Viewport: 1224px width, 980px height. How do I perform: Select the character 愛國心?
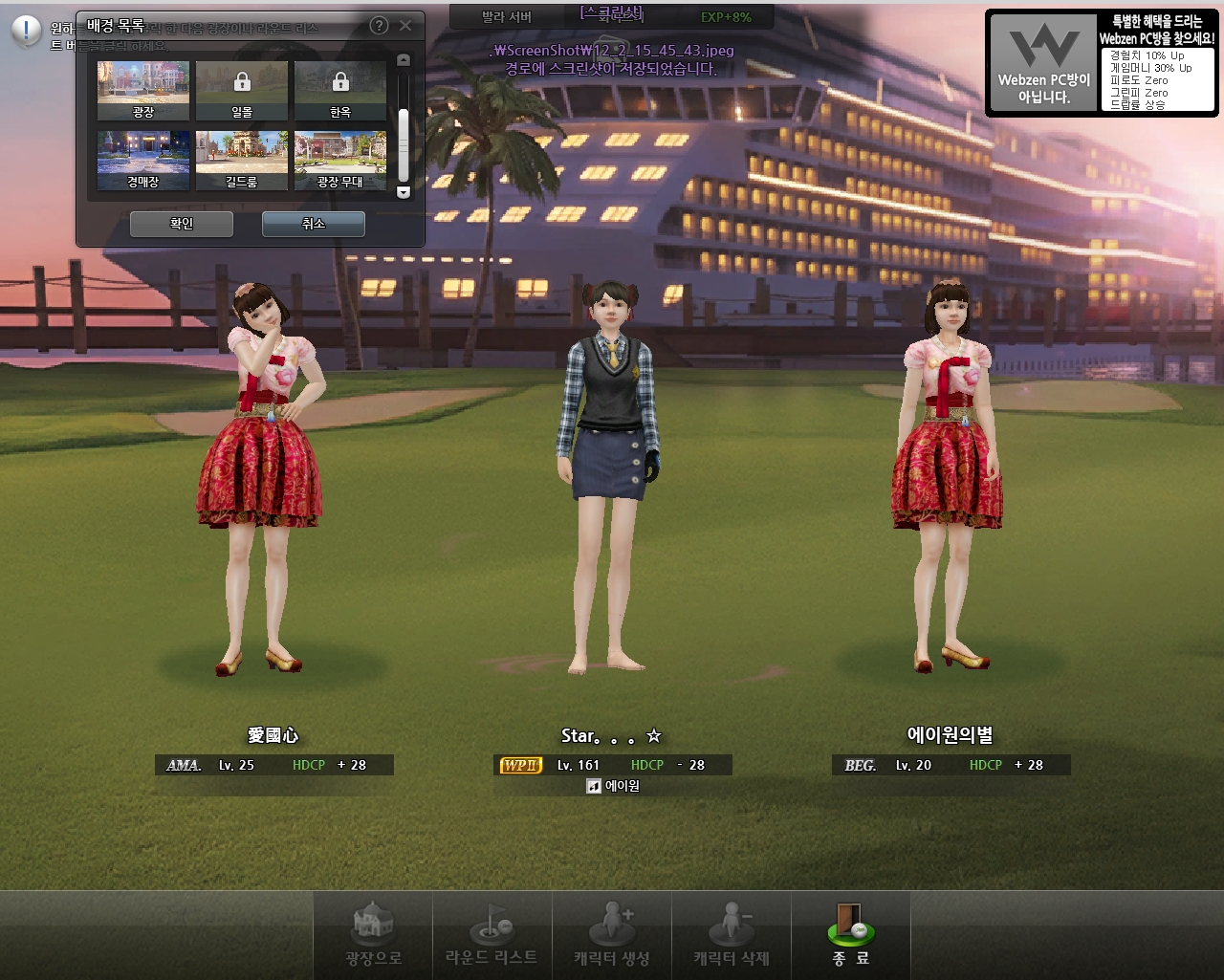tap(260, 478)
